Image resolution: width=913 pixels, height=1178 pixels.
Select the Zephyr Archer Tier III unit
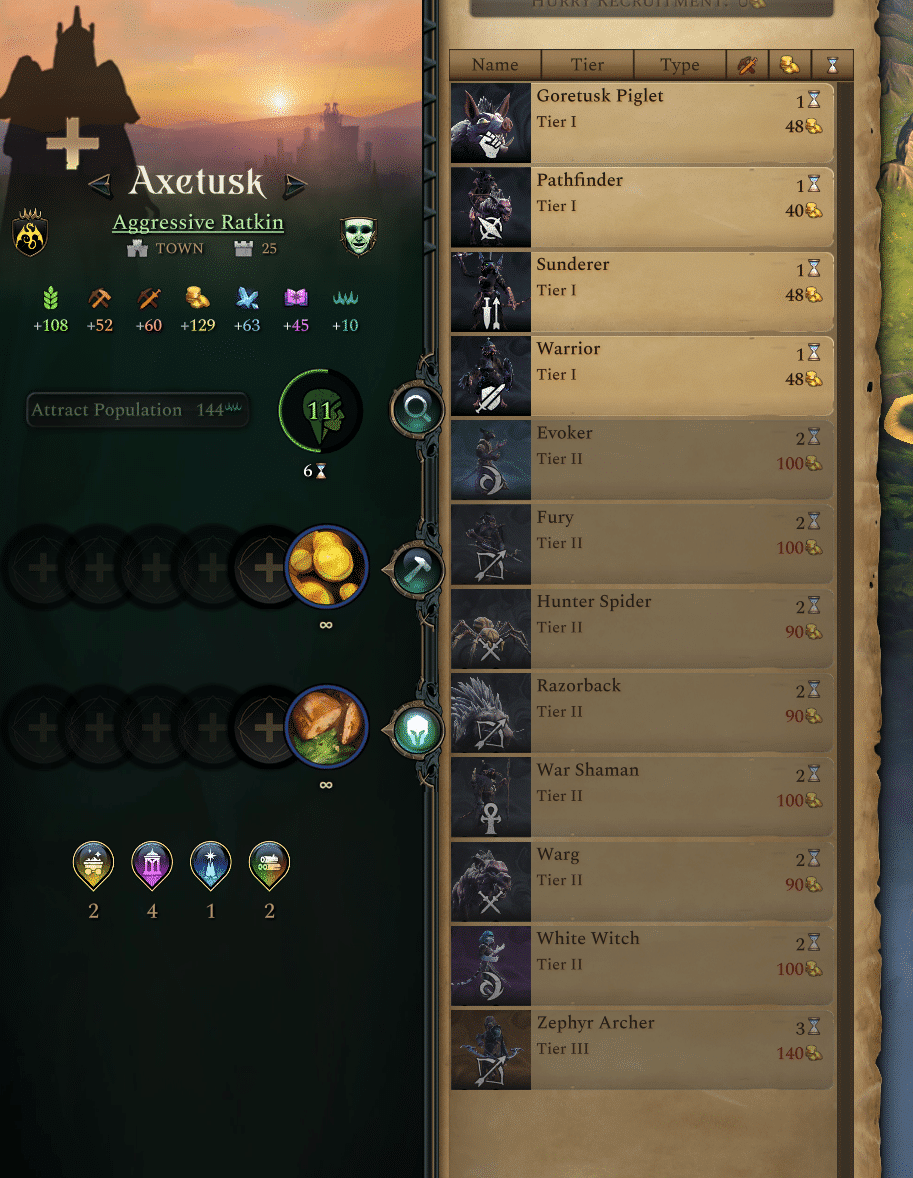coord(640,1049)
